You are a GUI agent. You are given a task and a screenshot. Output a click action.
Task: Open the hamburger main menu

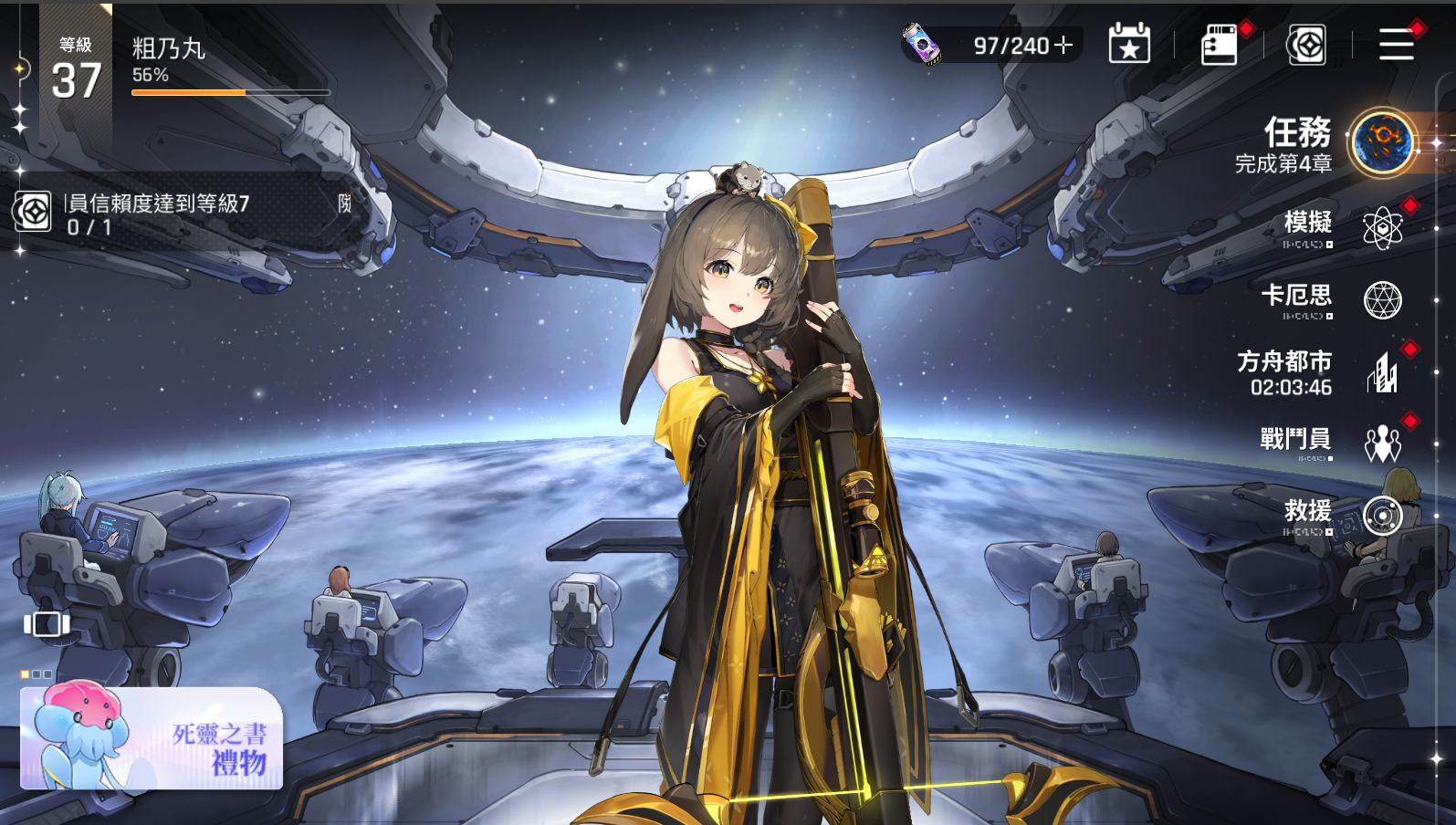tap(1396, 45)
